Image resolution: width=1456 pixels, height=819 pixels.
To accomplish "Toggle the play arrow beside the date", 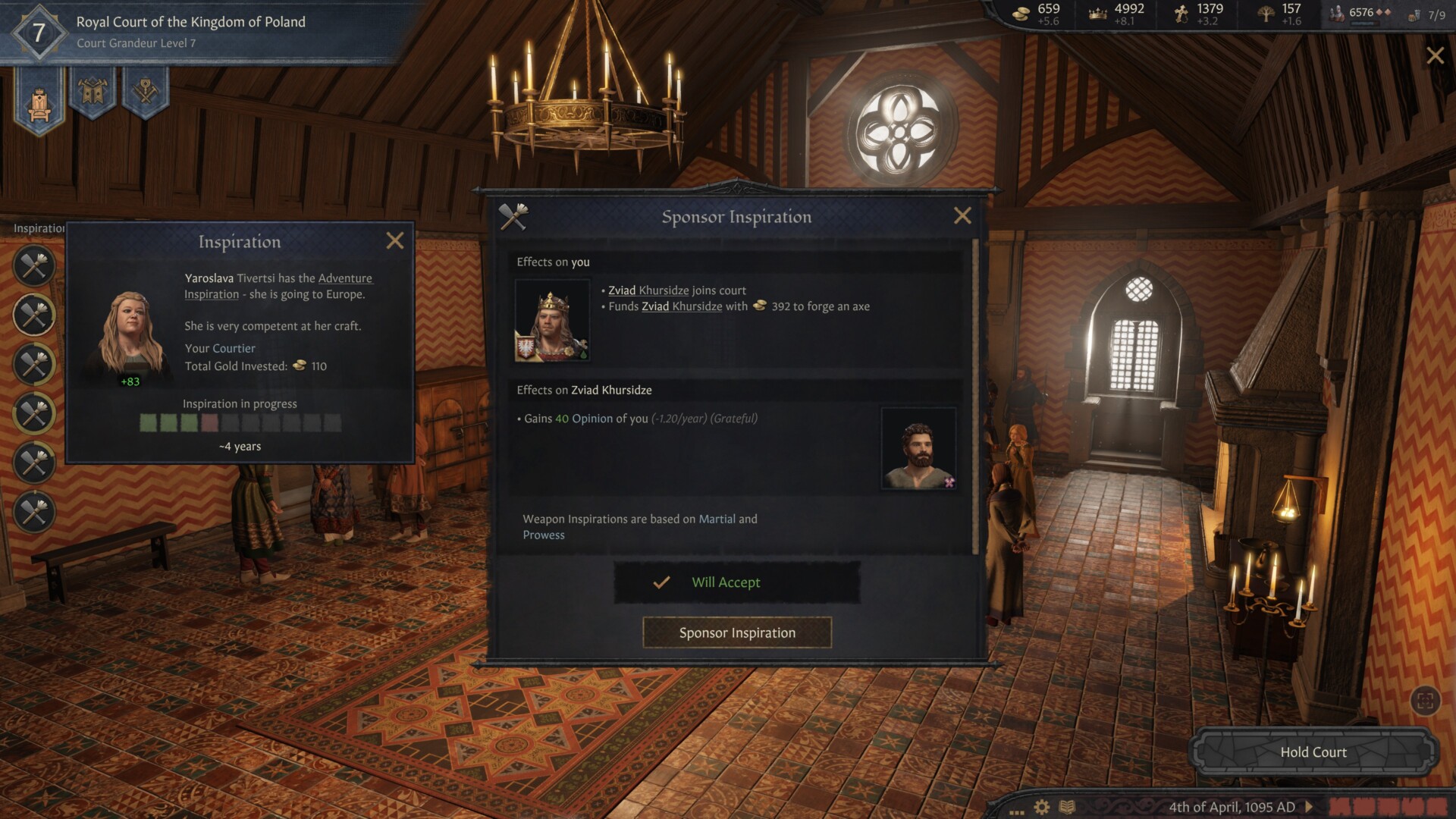I will (x=1309, y=807).
